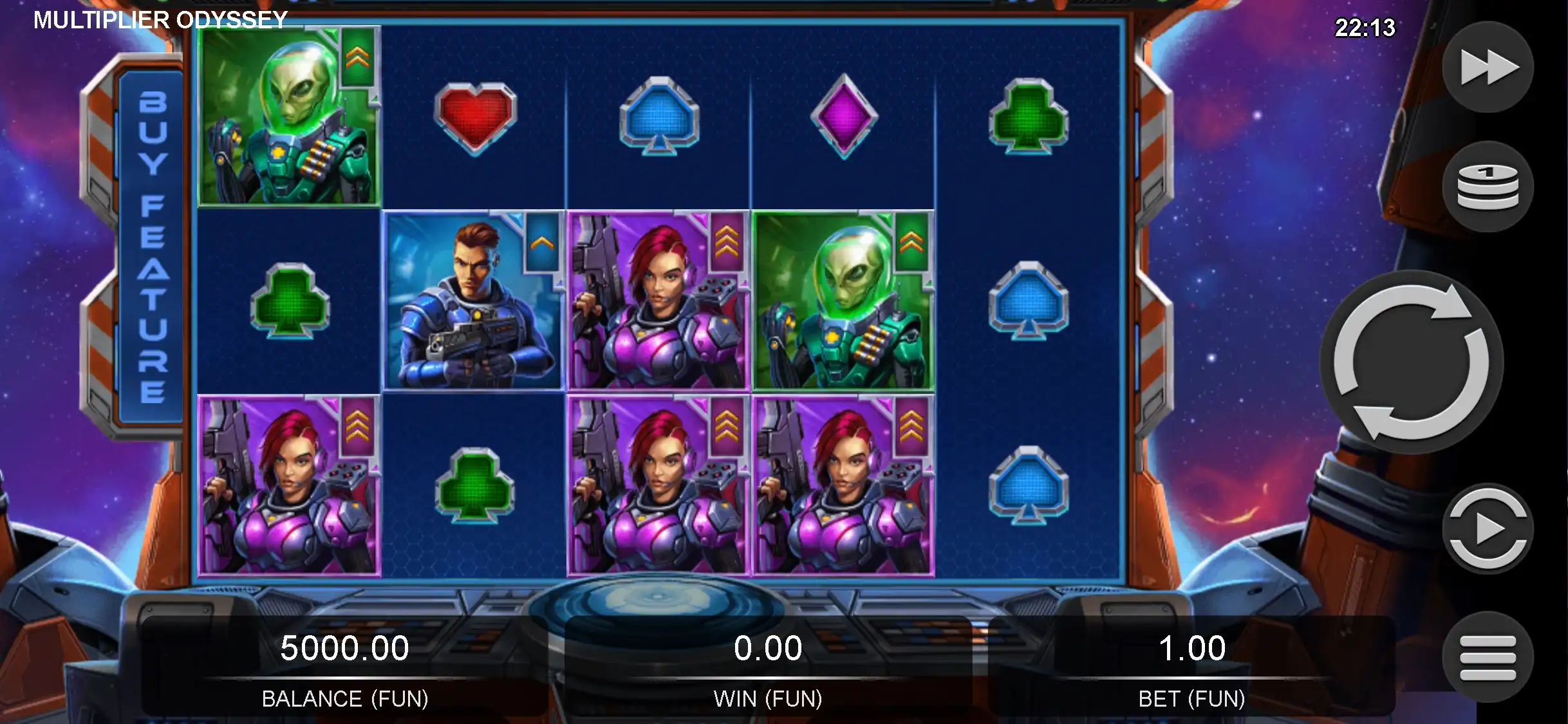Image resolution: width=1568 pixels, height=724 pixels.
Task: Open the hamburger menu
Action: (1488, 657)
